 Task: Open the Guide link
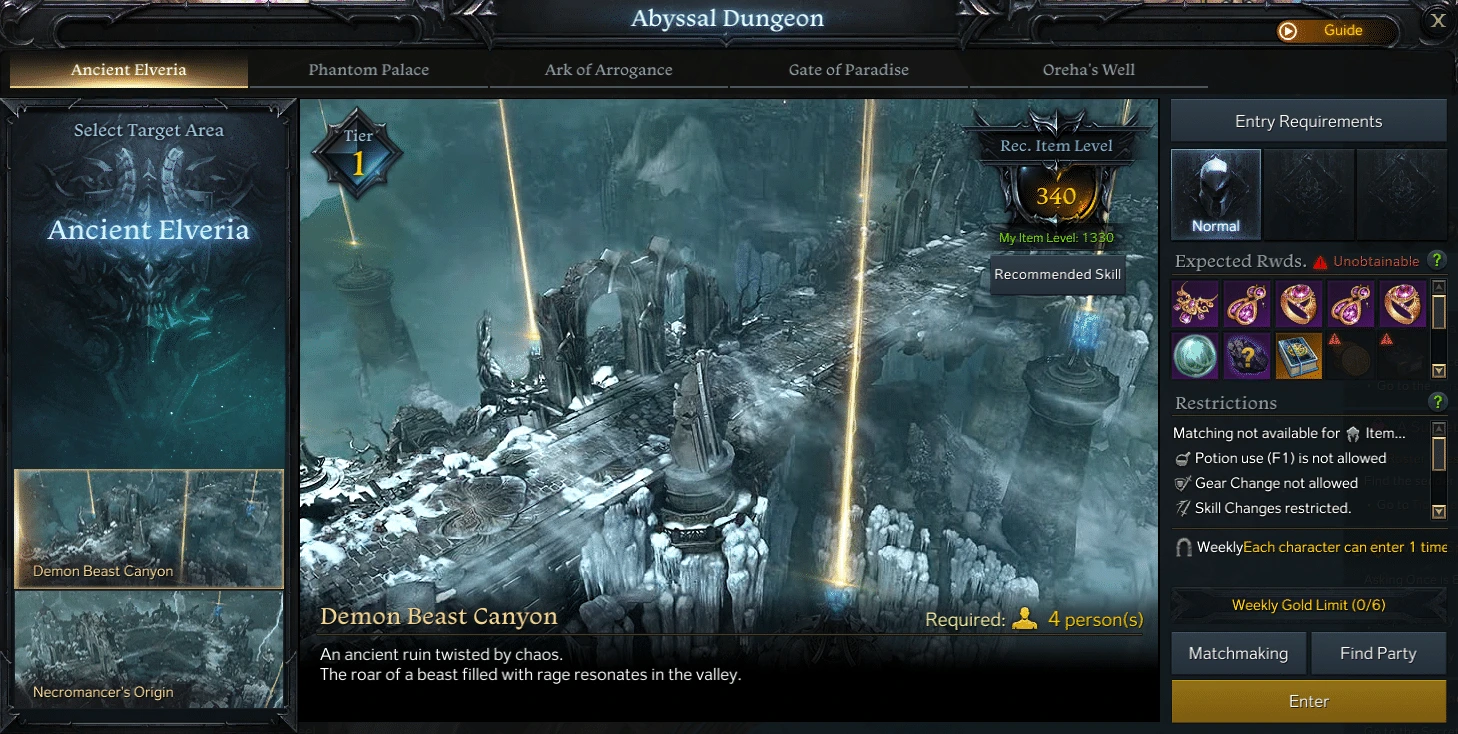1339,30
